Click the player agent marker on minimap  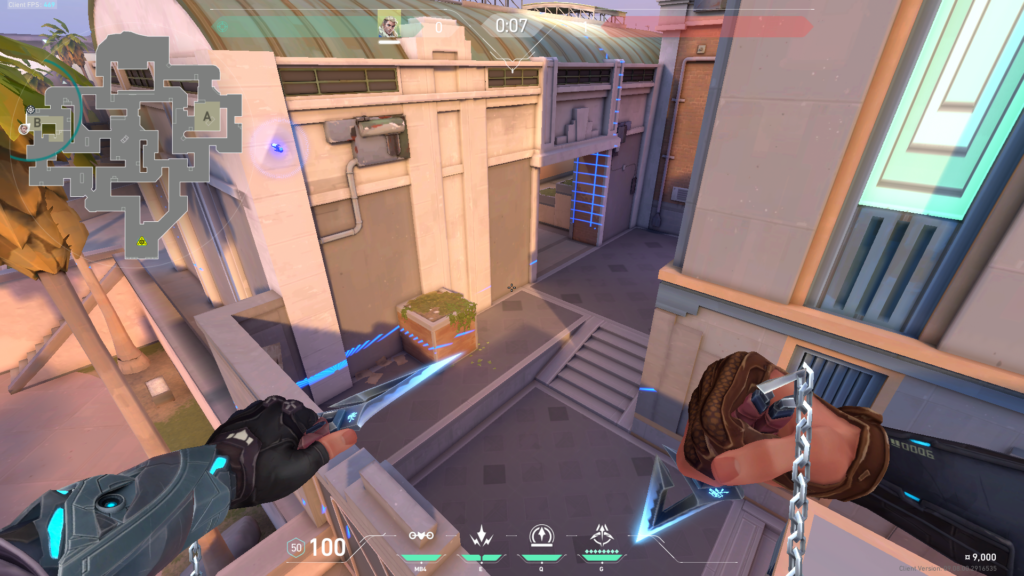(x=25, y=128)
